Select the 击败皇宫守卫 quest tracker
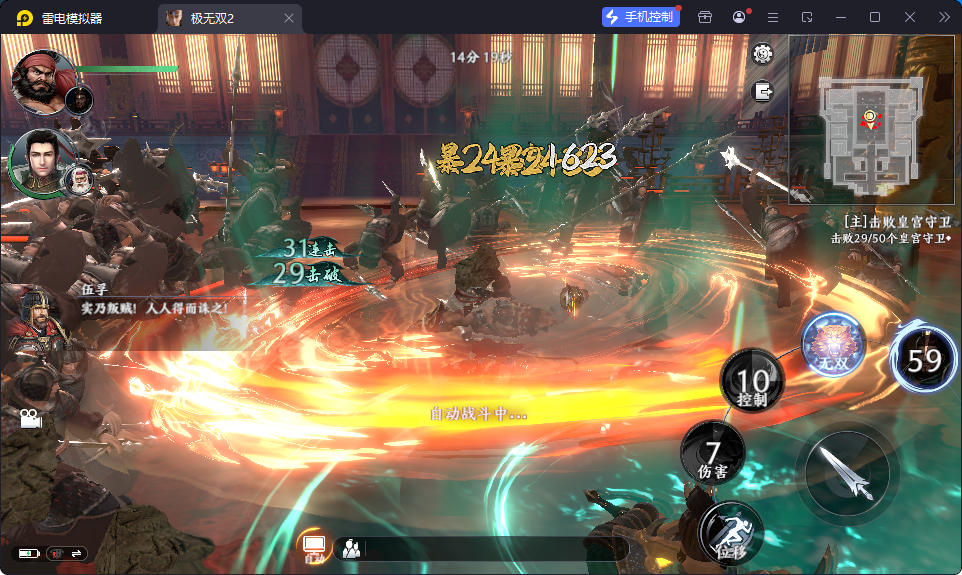The height and width of the screenshot is (575, 962). [x=893, y=229]
